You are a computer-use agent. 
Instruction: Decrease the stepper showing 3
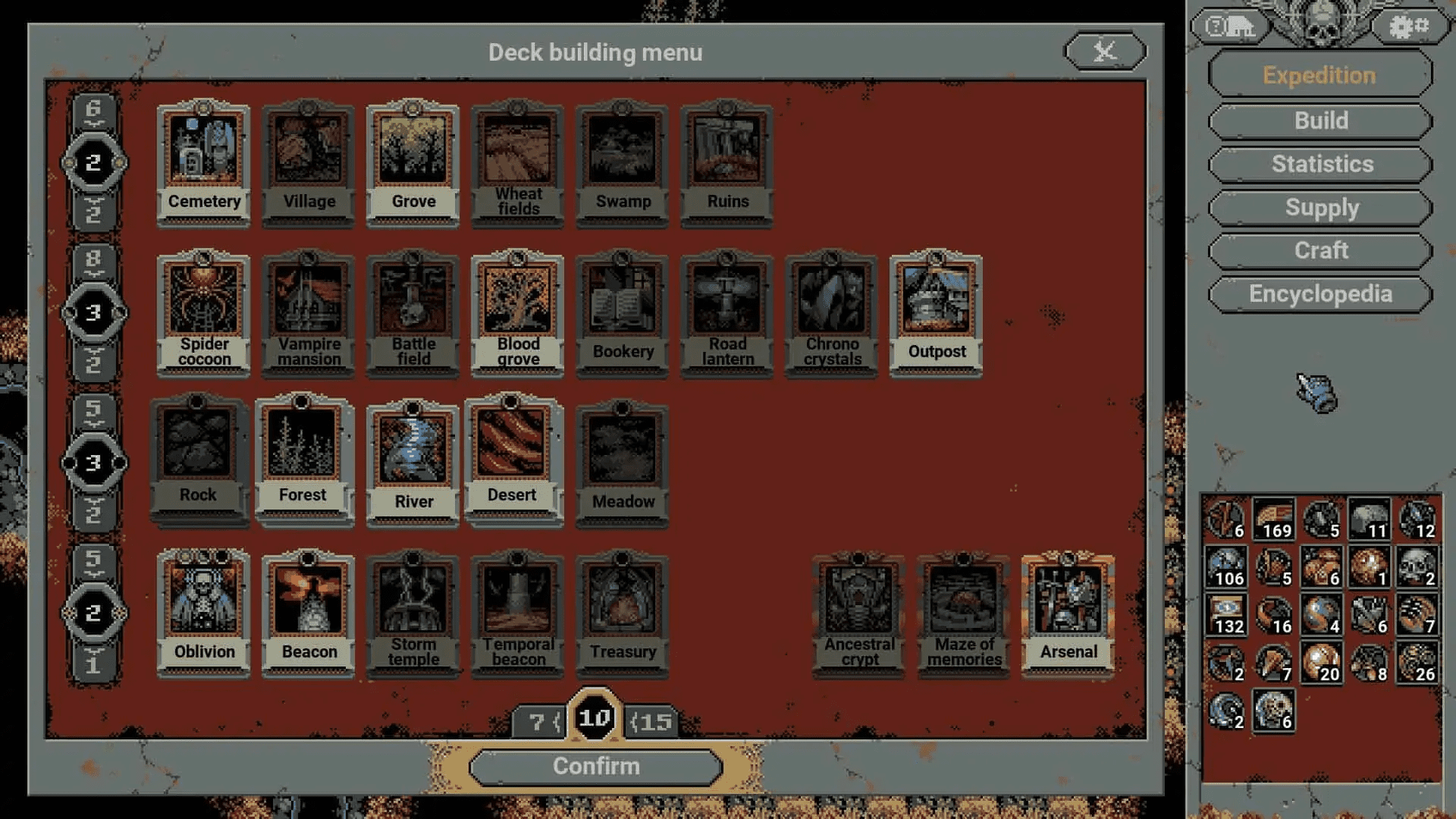96,362
